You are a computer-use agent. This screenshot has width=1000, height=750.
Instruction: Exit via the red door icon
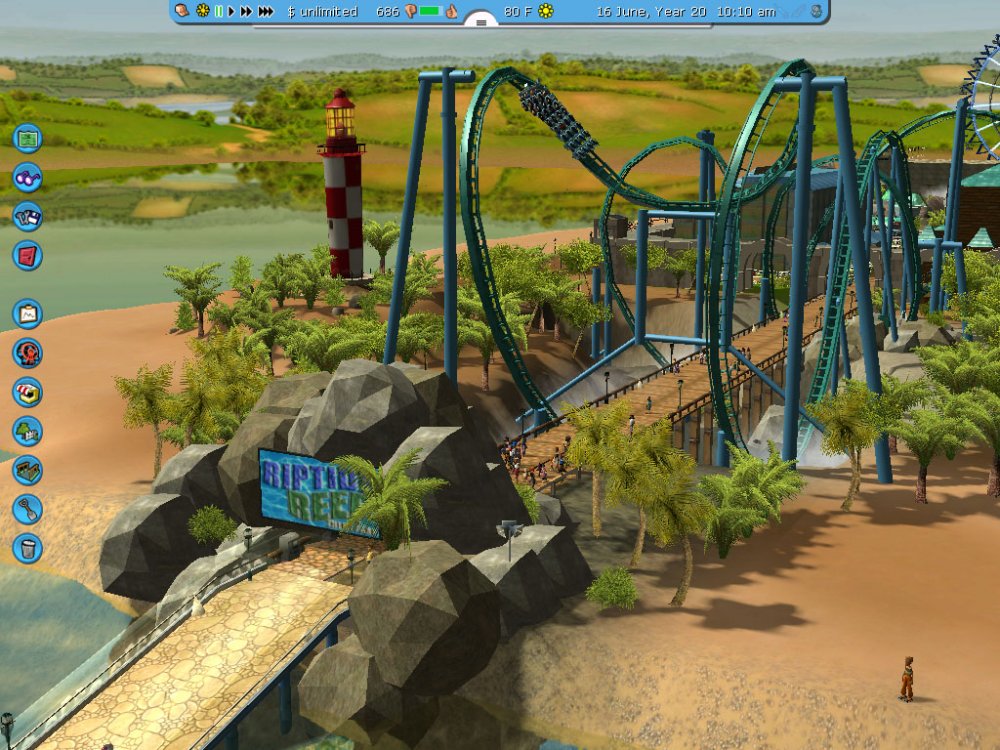pyautogui.click(x=27, y=255)
